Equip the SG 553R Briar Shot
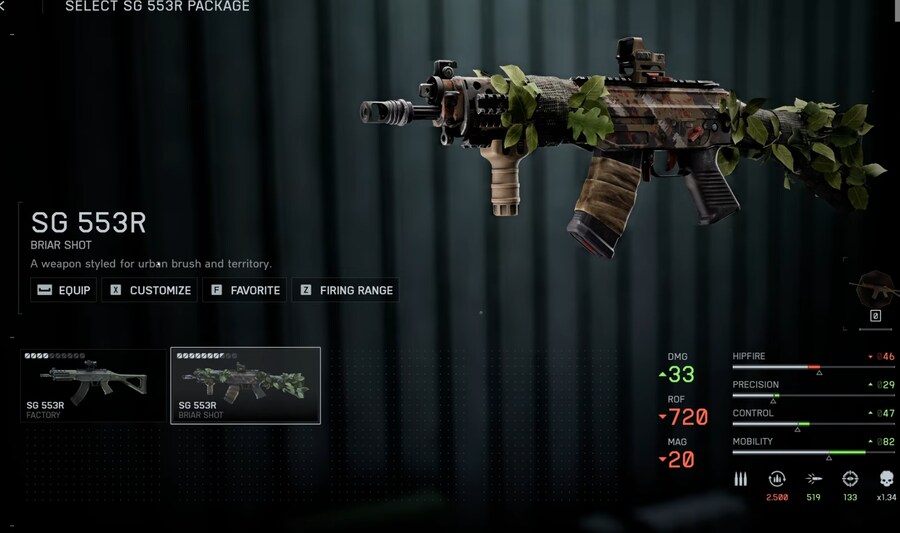 click(64, 290)
